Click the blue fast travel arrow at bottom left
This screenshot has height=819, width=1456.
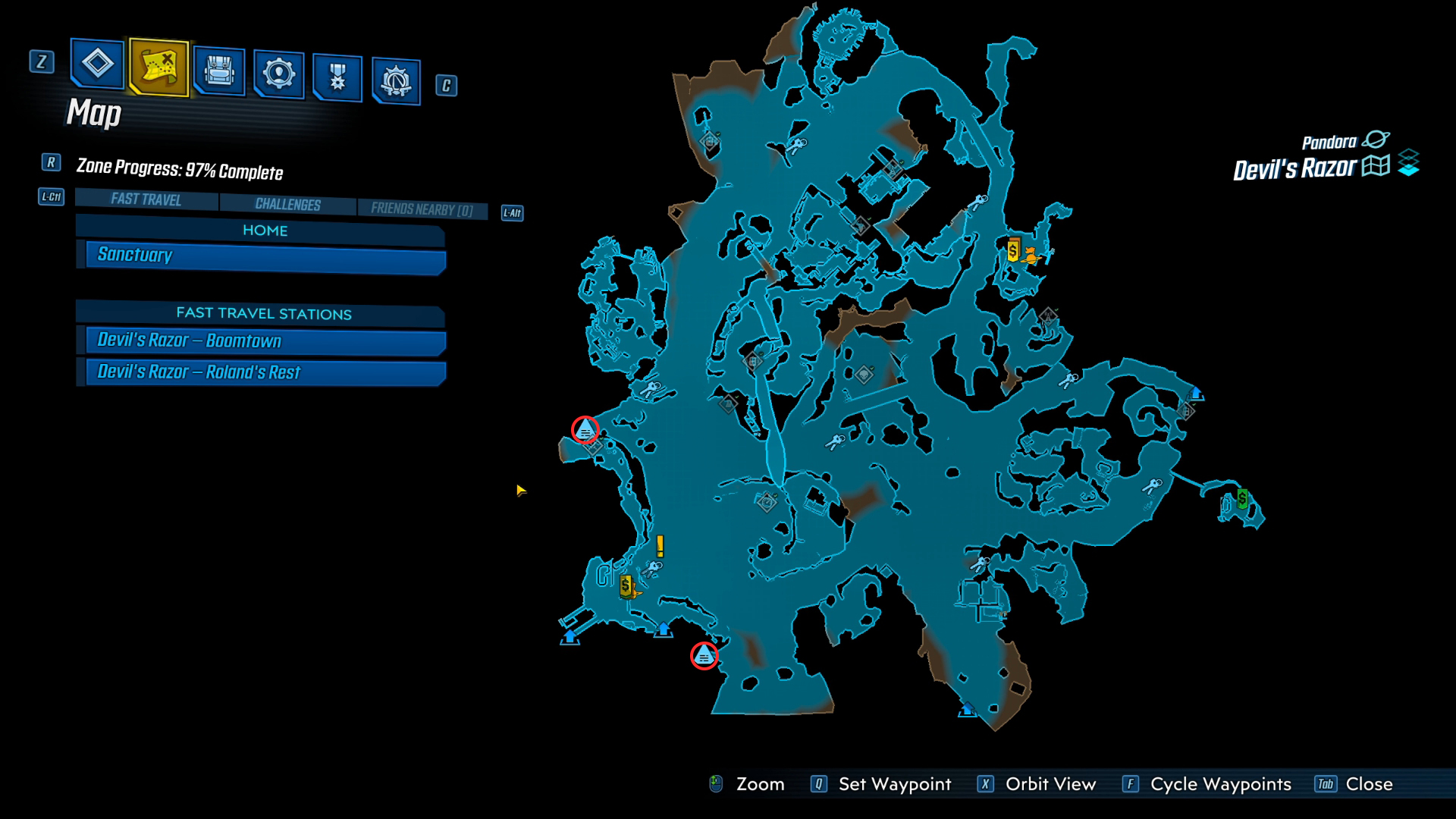pyautogui.click(x=569, y=638)
